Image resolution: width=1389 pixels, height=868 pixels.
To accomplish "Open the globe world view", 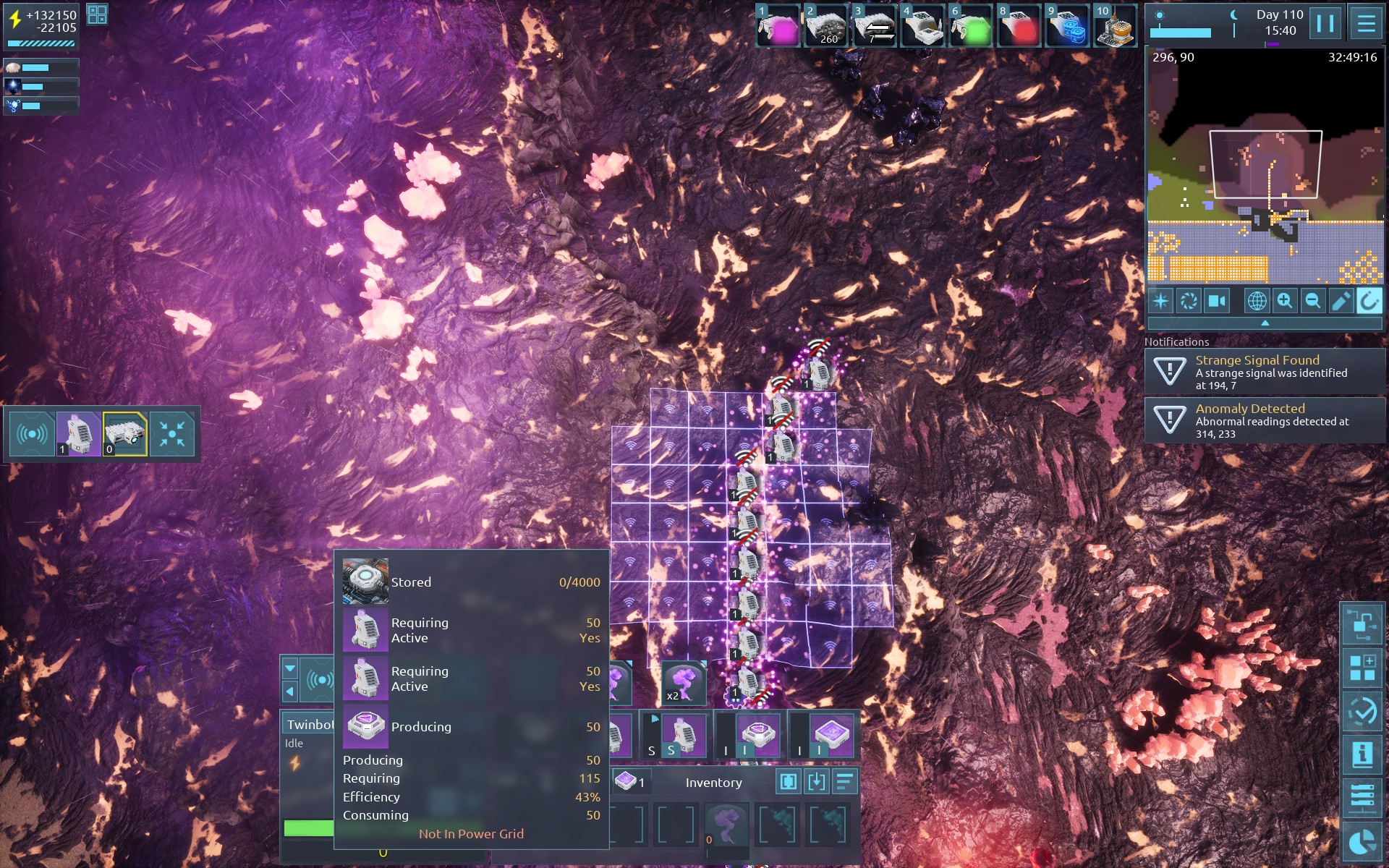I will point(1257,300).
